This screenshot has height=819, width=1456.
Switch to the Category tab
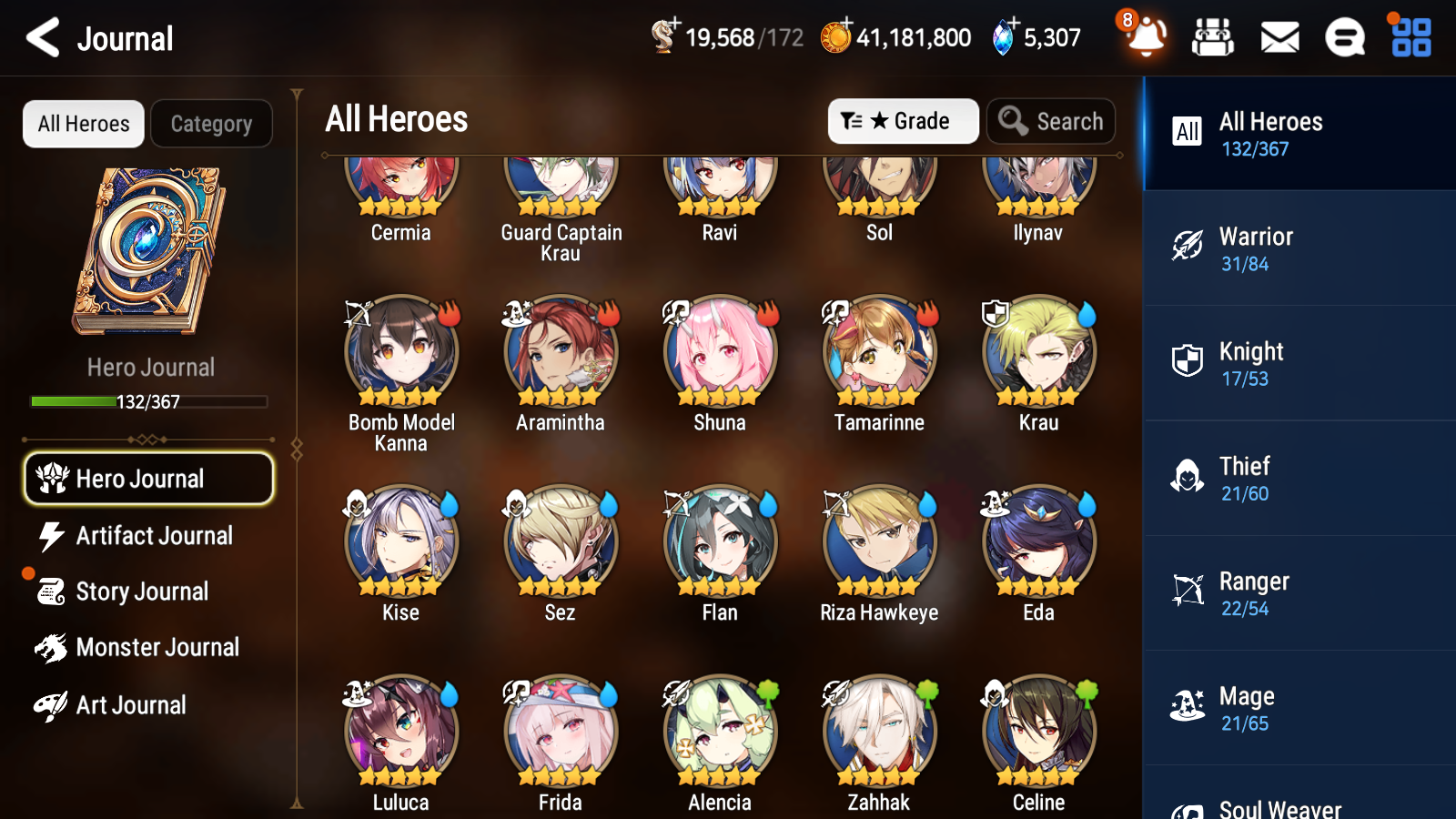point(211,124)
